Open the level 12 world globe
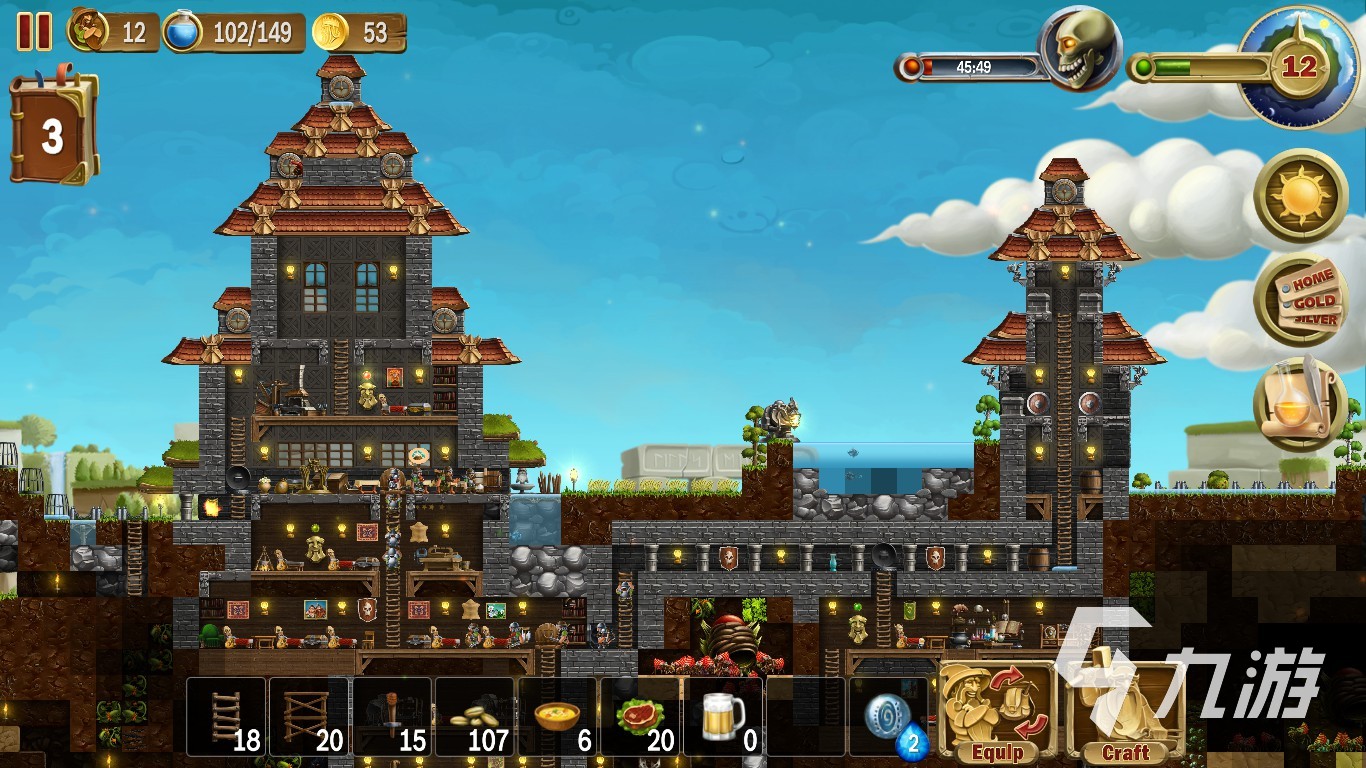The image size is (1366, 768). click(x=1297, y=68)
